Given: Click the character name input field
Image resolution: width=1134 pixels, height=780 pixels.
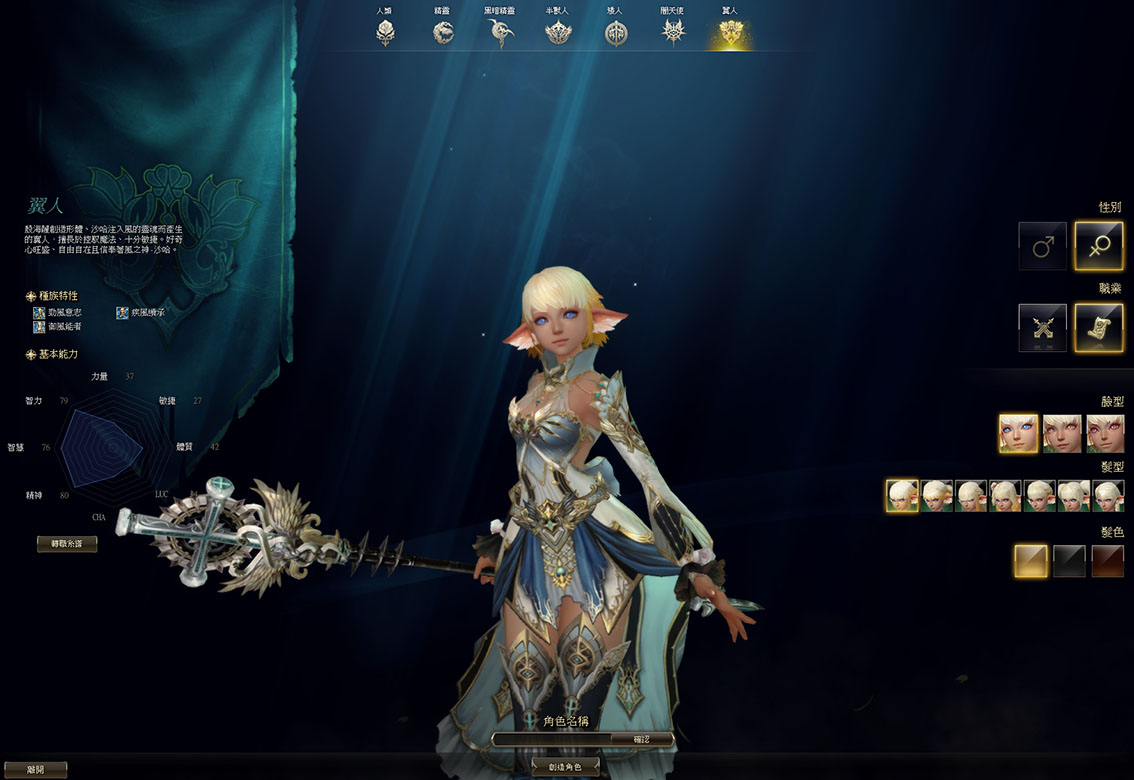Looking at the screenshot, I should coord(553,740).
